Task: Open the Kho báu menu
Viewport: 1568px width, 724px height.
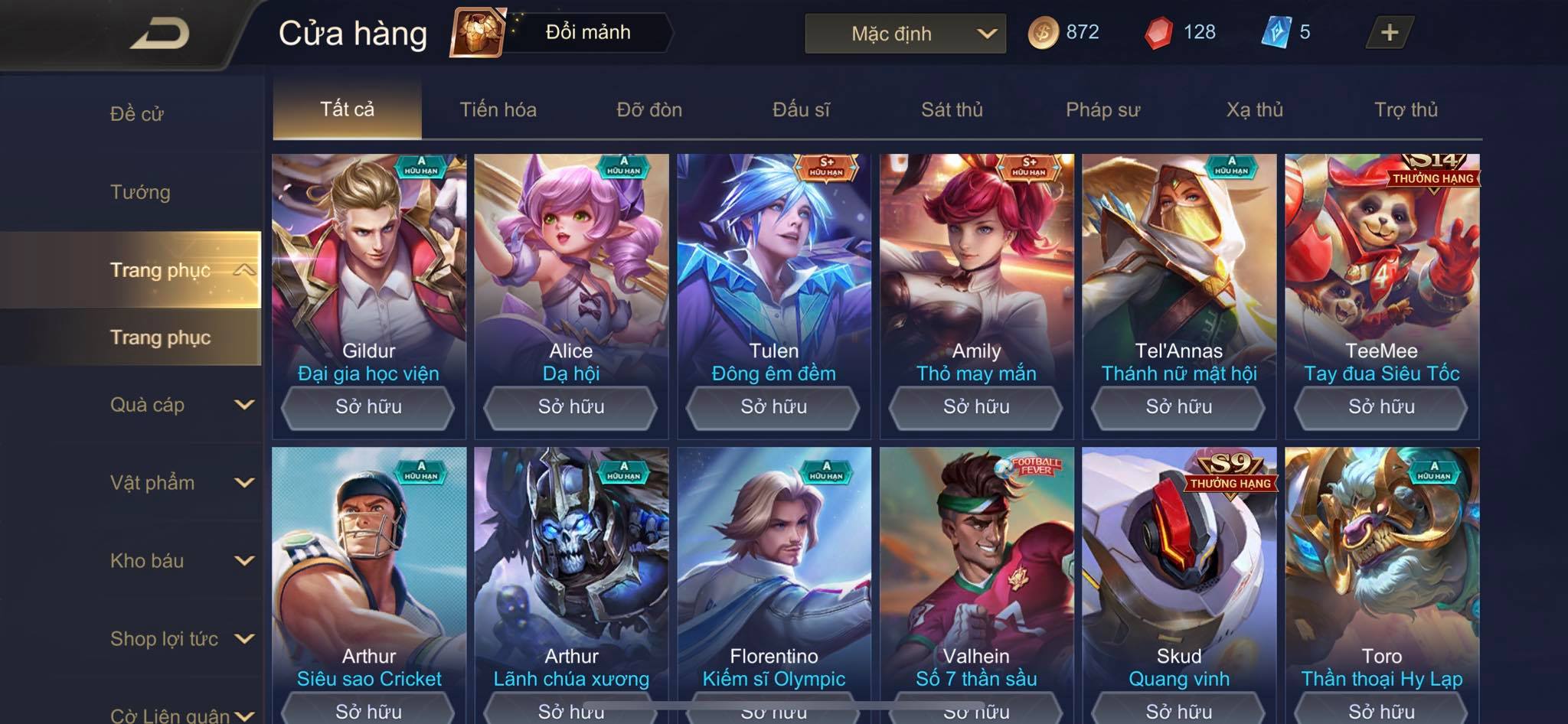Action: (x=181, y=561)
